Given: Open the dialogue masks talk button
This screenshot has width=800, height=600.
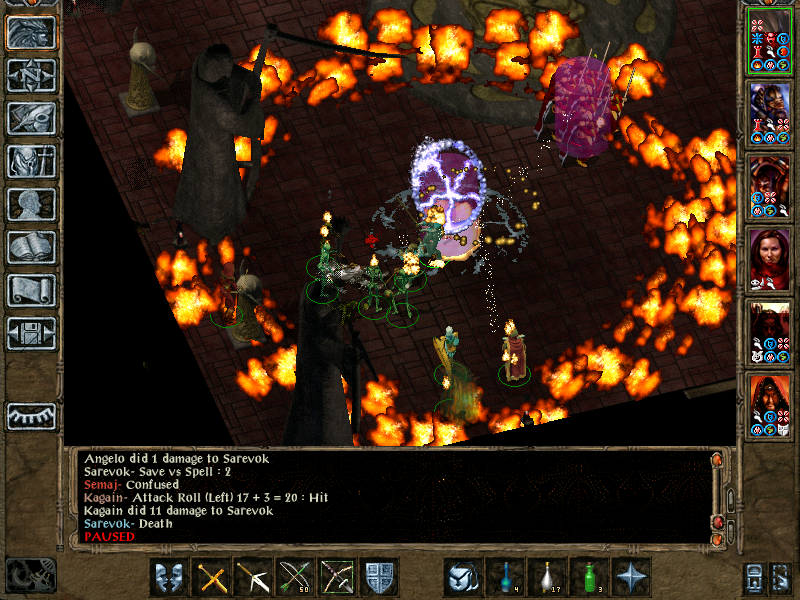Looking at the screenshot, I should (170, 578).
